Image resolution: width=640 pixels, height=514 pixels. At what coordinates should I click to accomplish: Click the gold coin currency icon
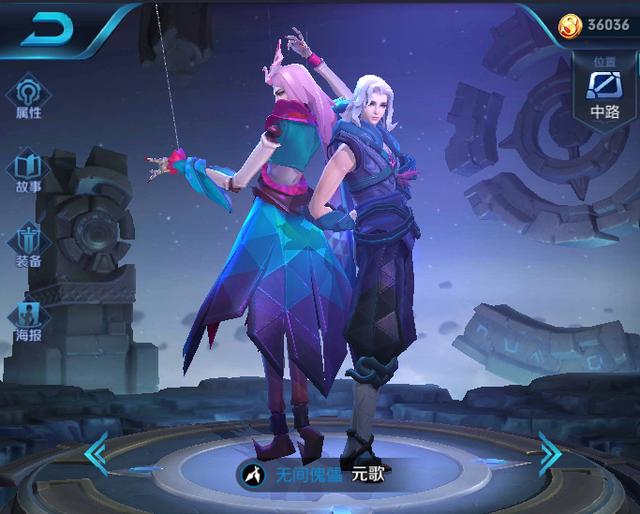point(570,24)
